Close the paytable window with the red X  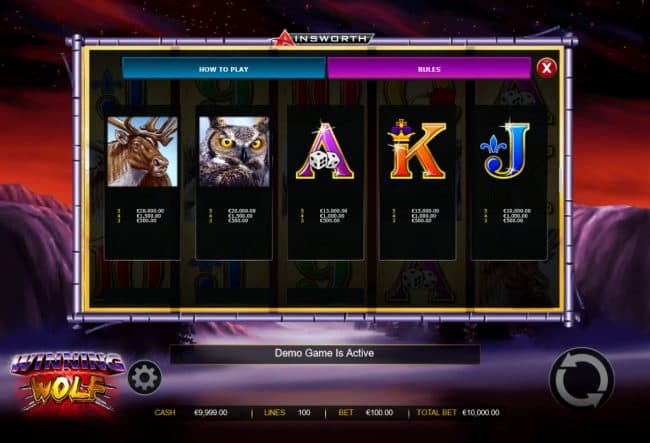[x=546, y=68]
